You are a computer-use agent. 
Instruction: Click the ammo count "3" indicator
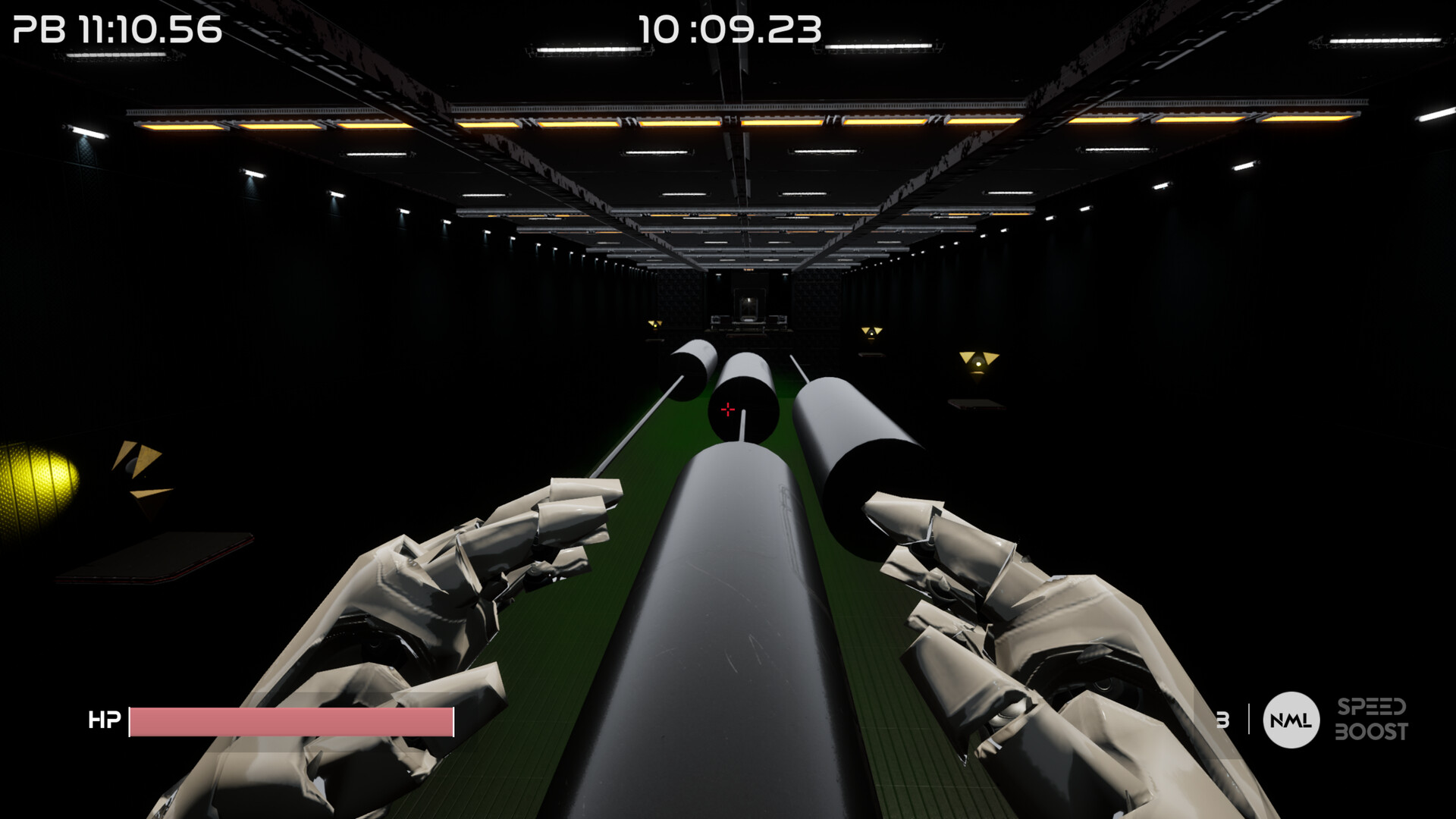coord(1222,719)
